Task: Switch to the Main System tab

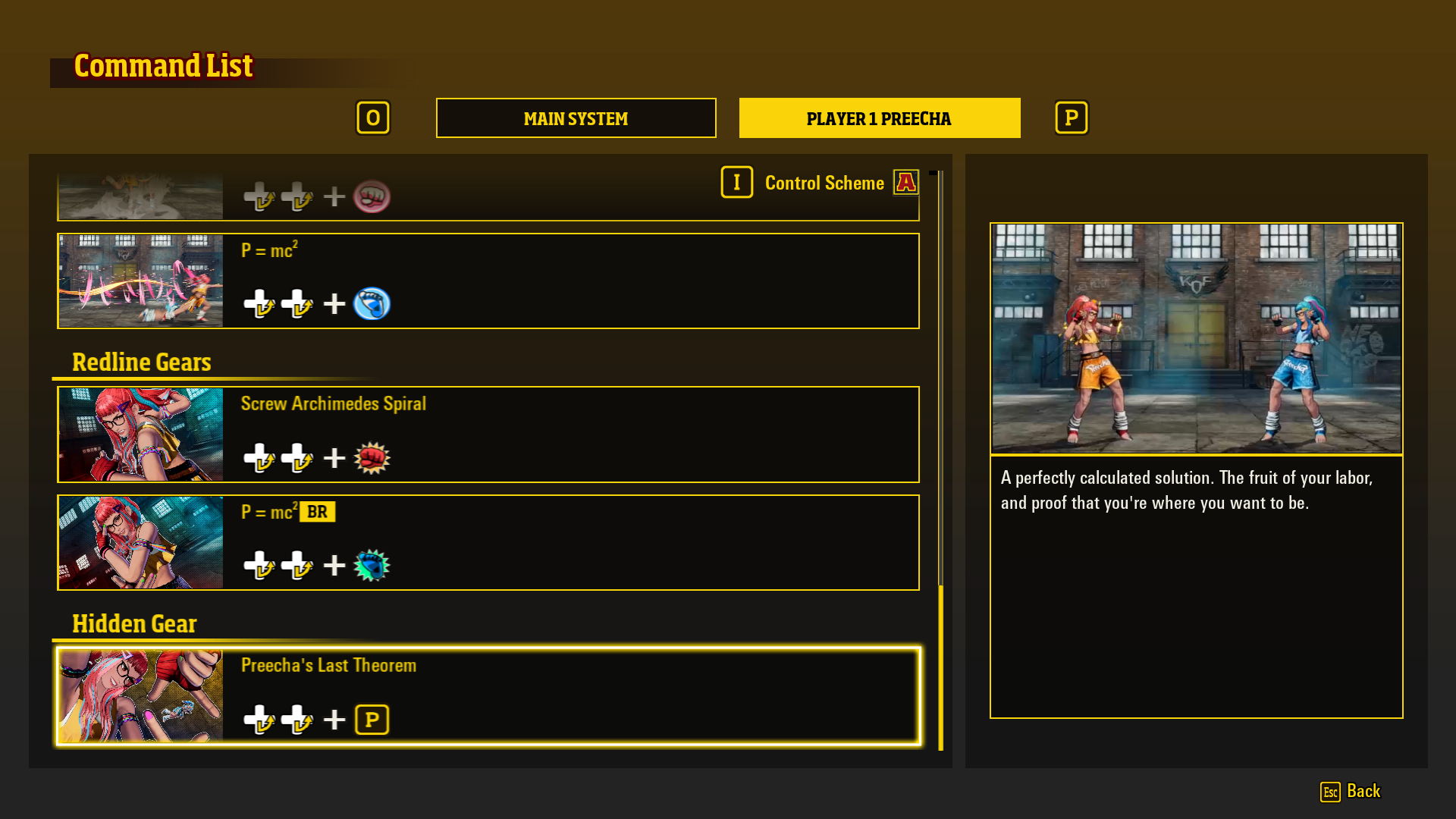Action: [x=576, y=118]
